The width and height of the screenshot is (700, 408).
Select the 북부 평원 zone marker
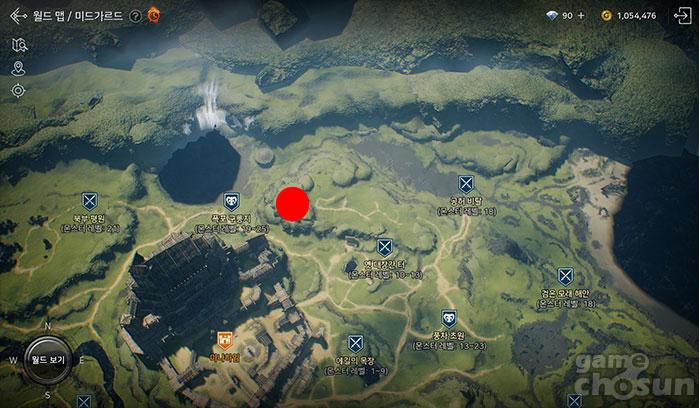click(x=89, y=201)
